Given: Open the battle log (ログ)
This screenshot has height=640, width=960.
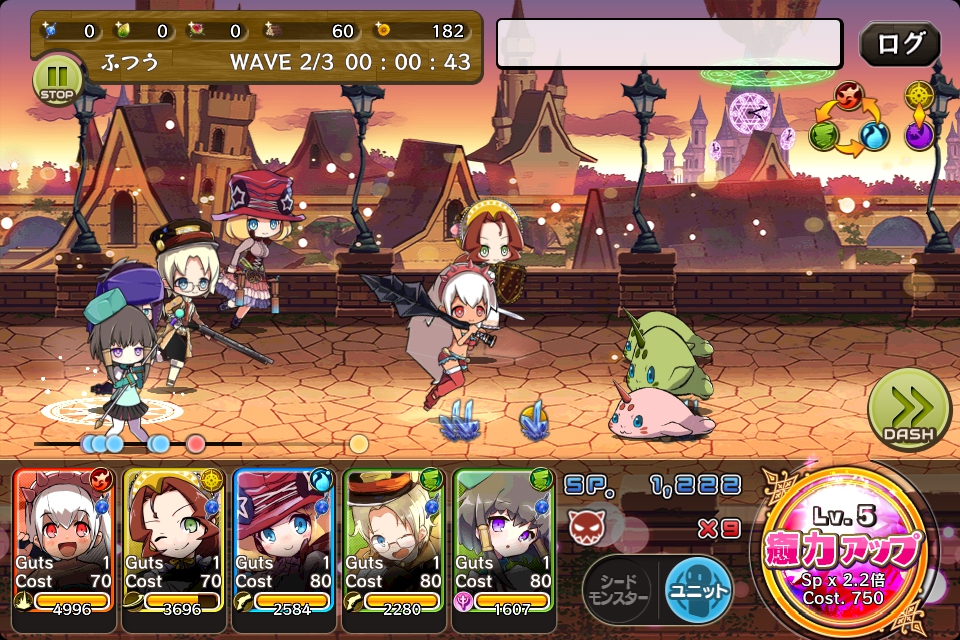Looking at the screenshot, I should [899, 44].
